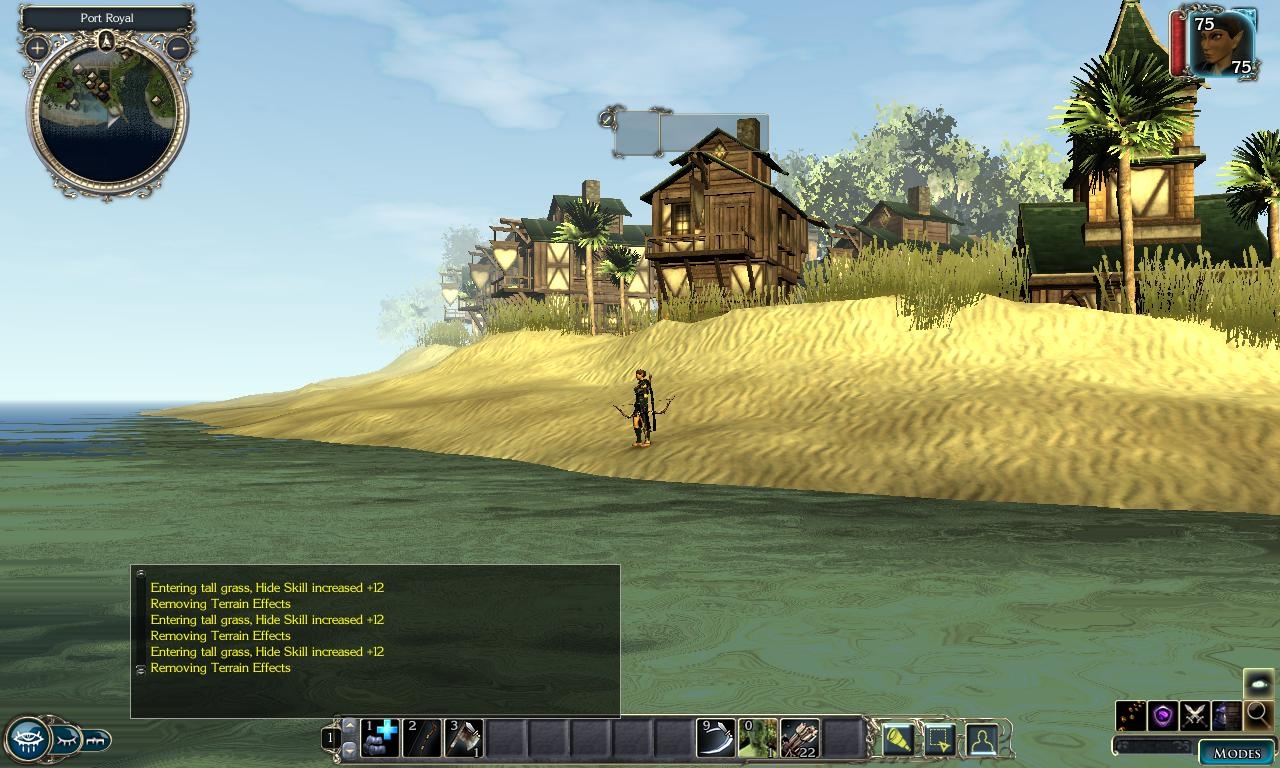Screen dimensions: 1280x768
Task: Open the Modes panel
Action: (1236, 753)
